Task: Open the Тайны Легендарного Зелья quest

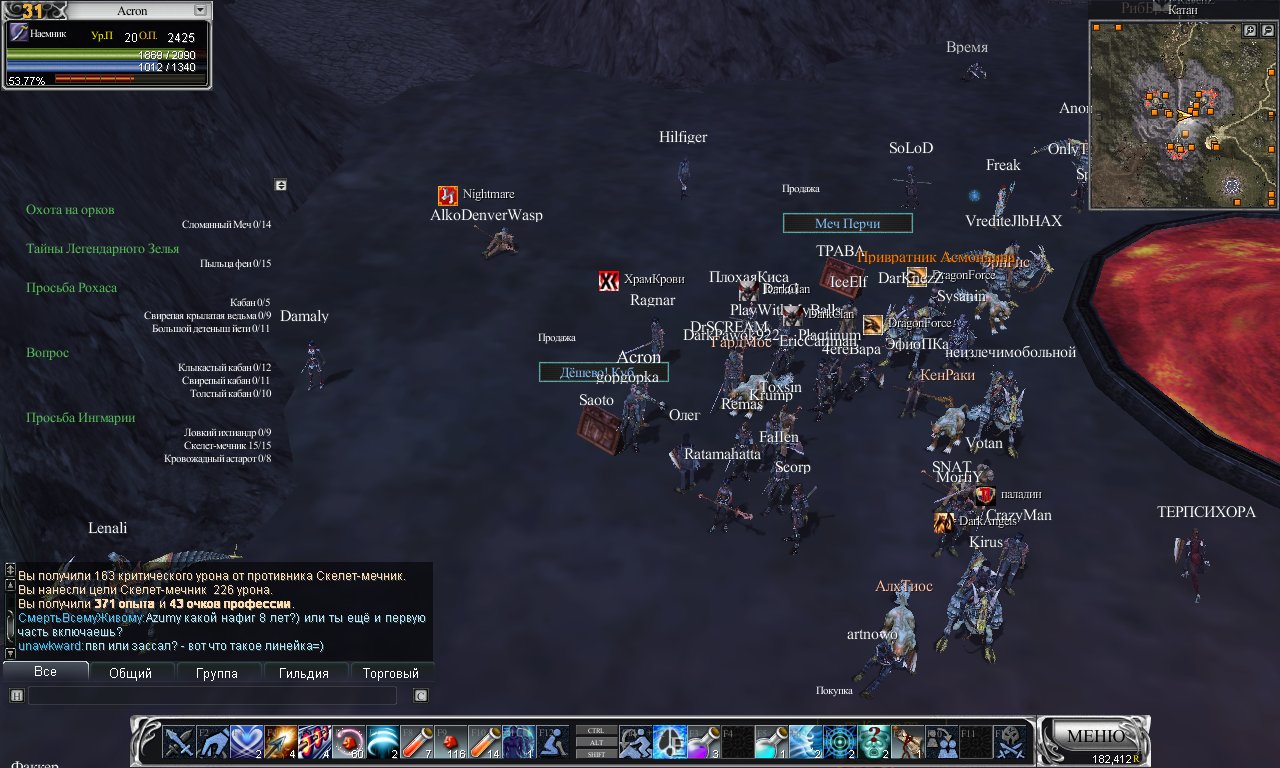Action: pyautogui.click(x=103, y=249)
